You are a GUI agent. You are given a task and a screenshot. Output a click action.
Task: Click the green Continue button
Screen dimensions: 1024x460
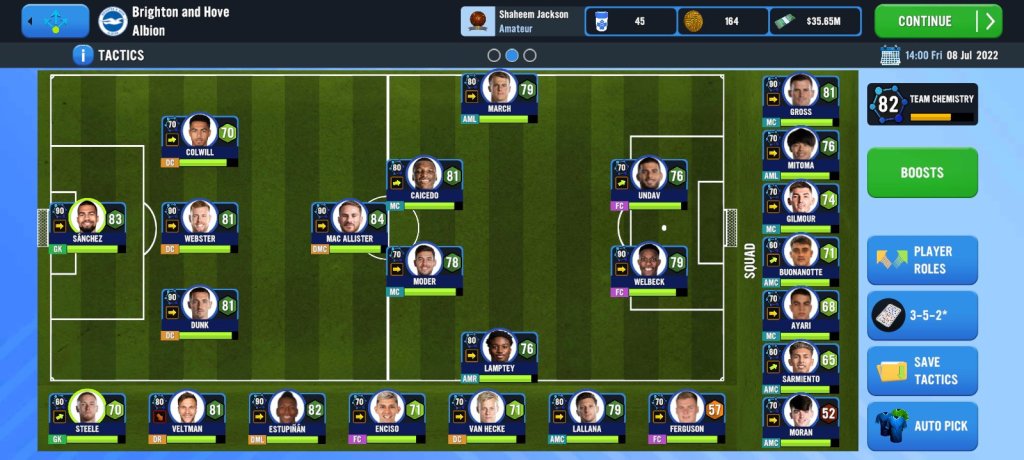[937, 21]
